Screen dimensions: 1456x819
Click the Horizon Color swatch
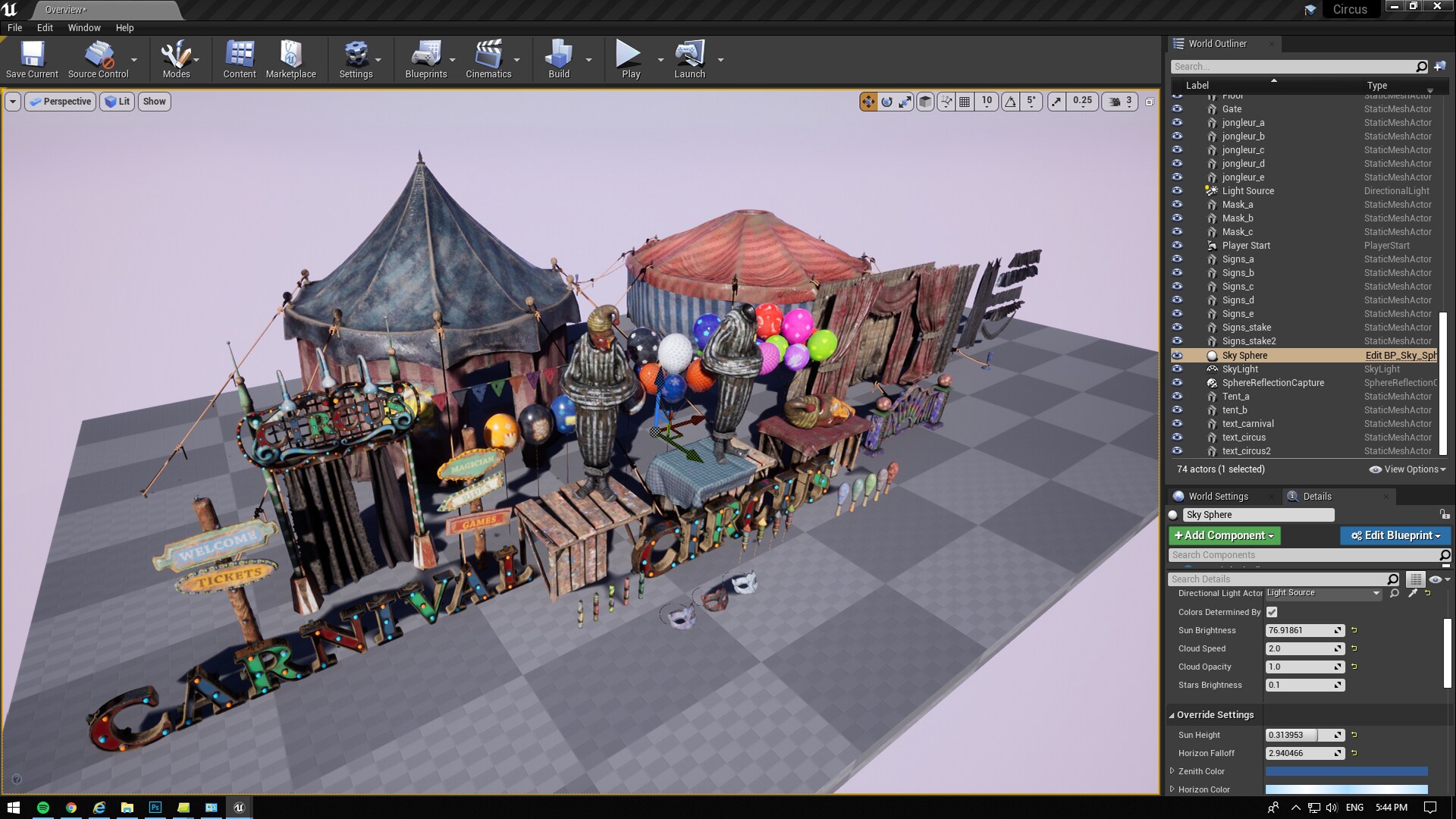click(1346, 789)
